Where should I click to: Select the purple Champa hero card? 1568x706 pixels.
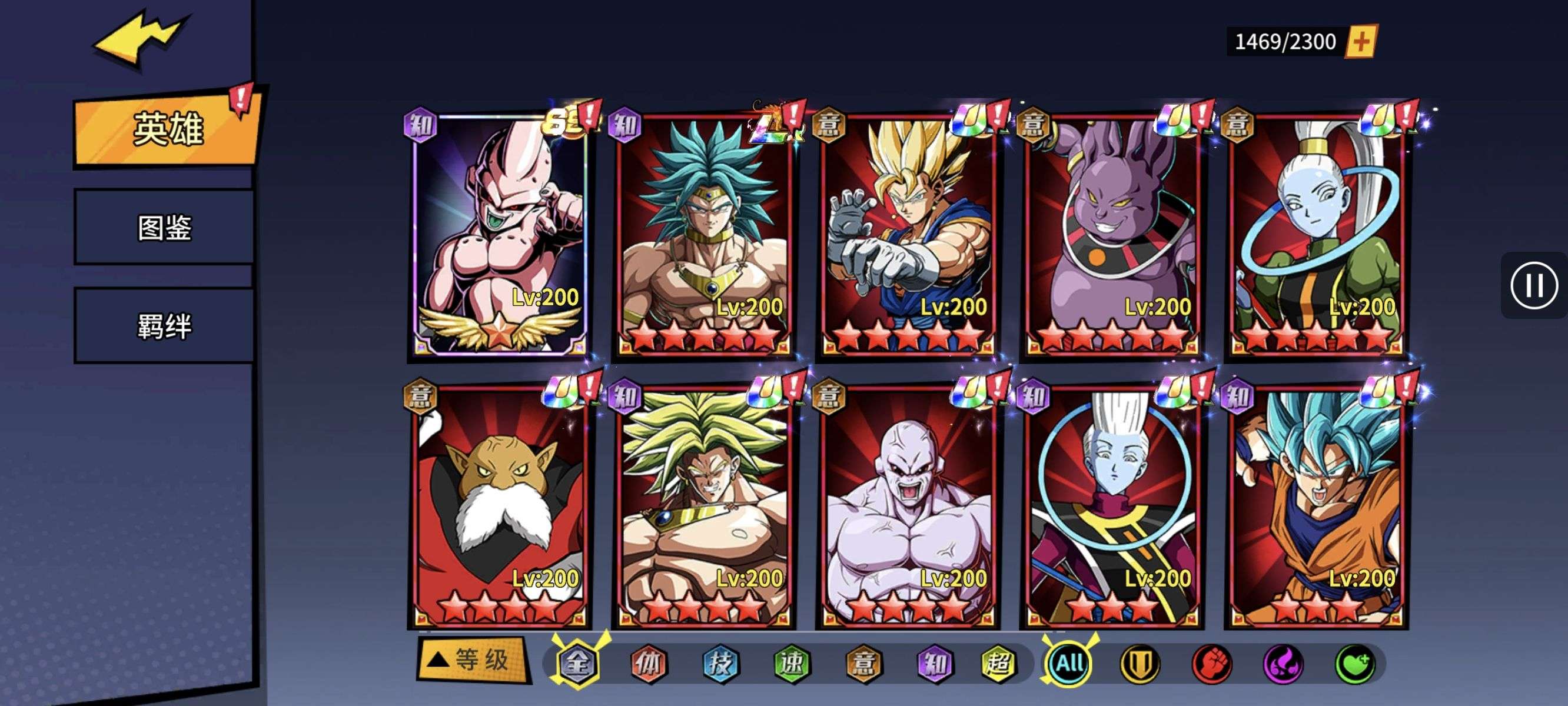click(x=1112, y=234)
